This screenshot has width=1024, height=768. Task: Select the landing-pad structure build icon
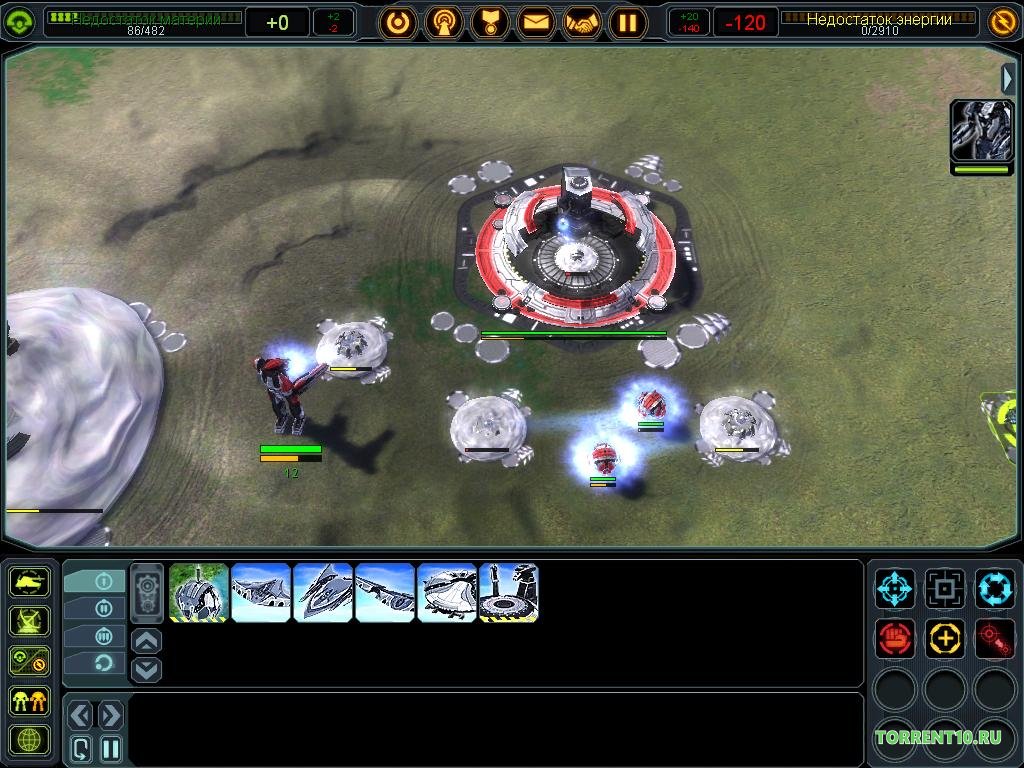[509, 593]
